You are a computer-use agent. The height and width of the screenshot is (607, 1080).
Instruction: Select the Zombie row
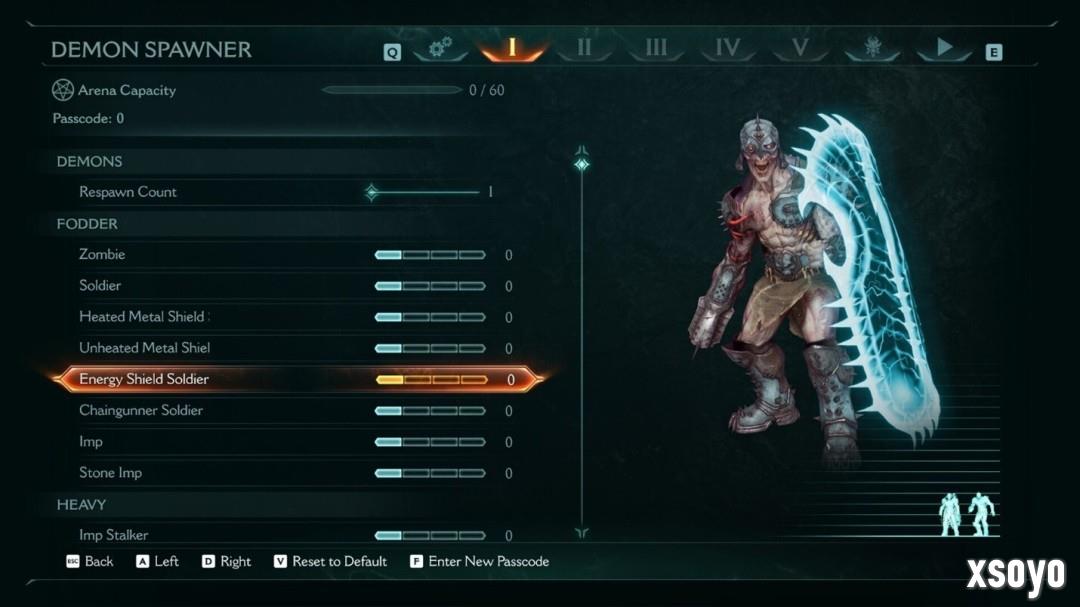pyautogui.click(x=102, y=255)
